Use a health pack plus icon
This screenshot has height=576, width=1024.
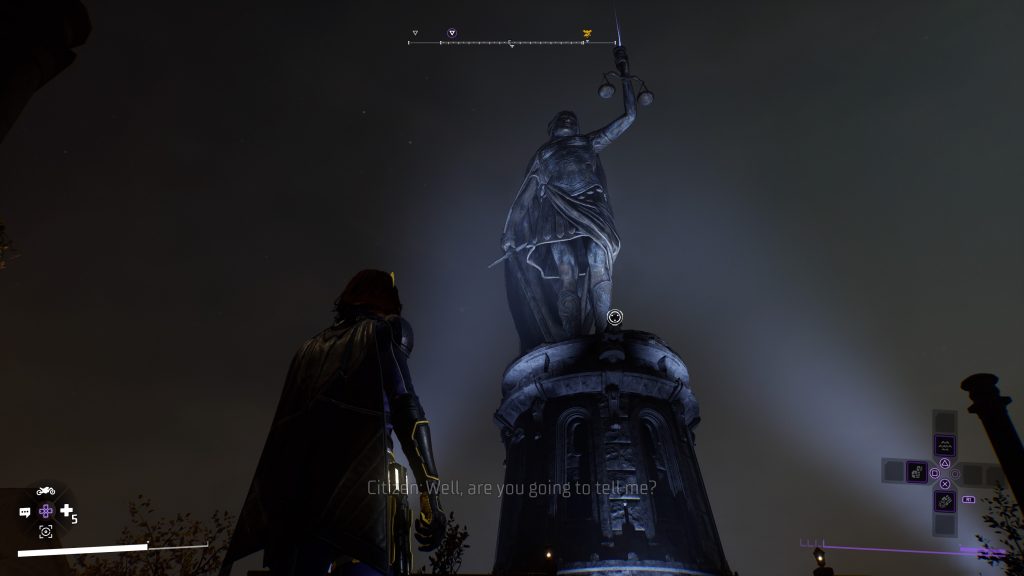click(67, 511)
